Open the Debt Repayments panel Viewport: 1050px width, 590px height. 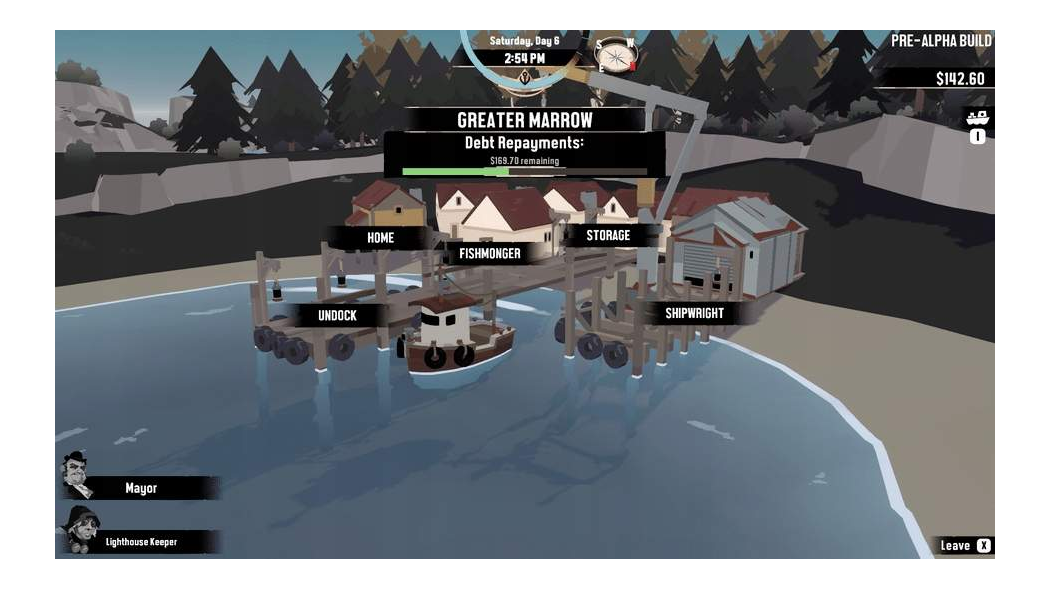point(524,155)
